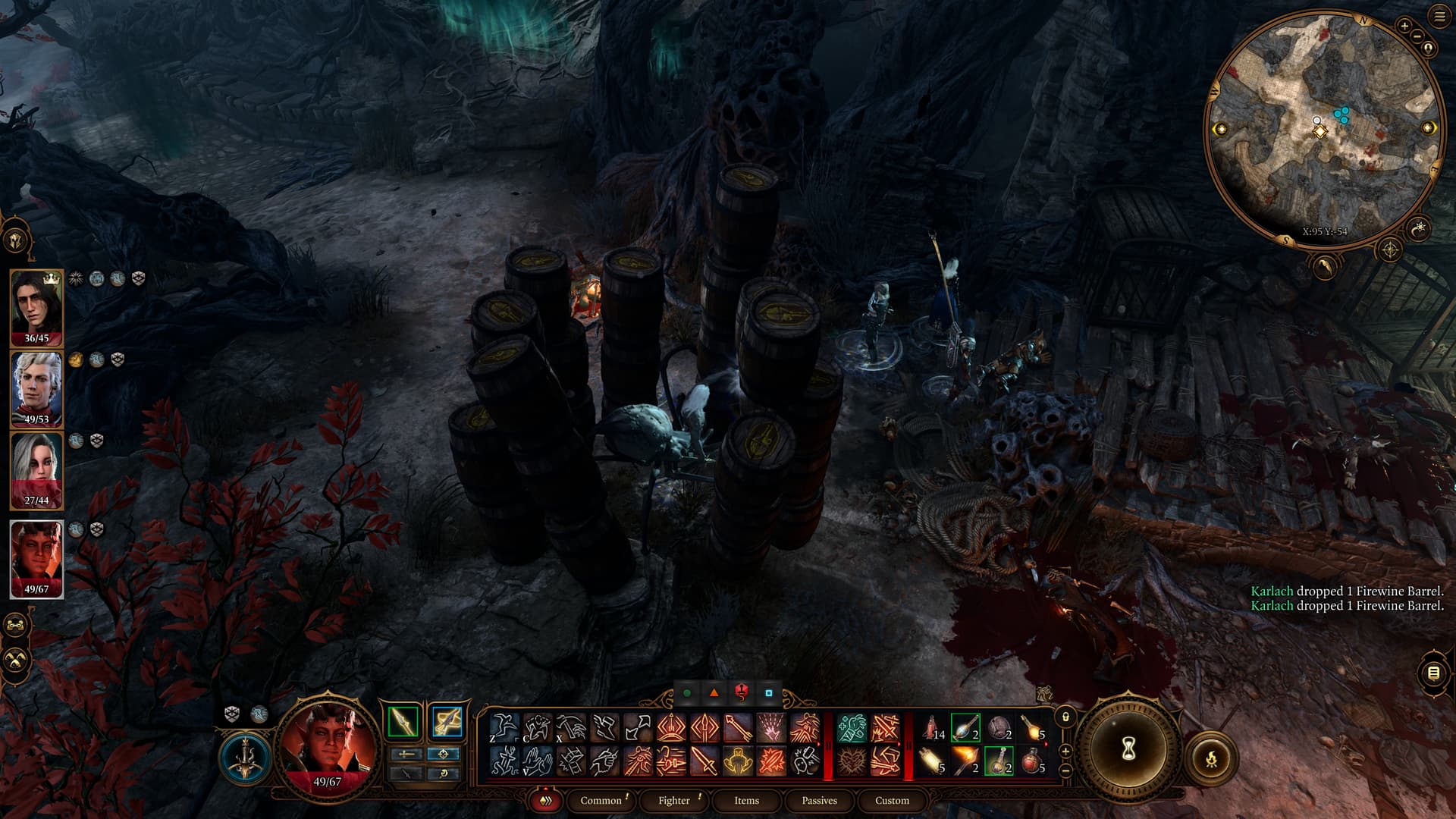Open the Items hotbar tab
The width and height of the screenshot is (1456, 819).
point(746,800)
